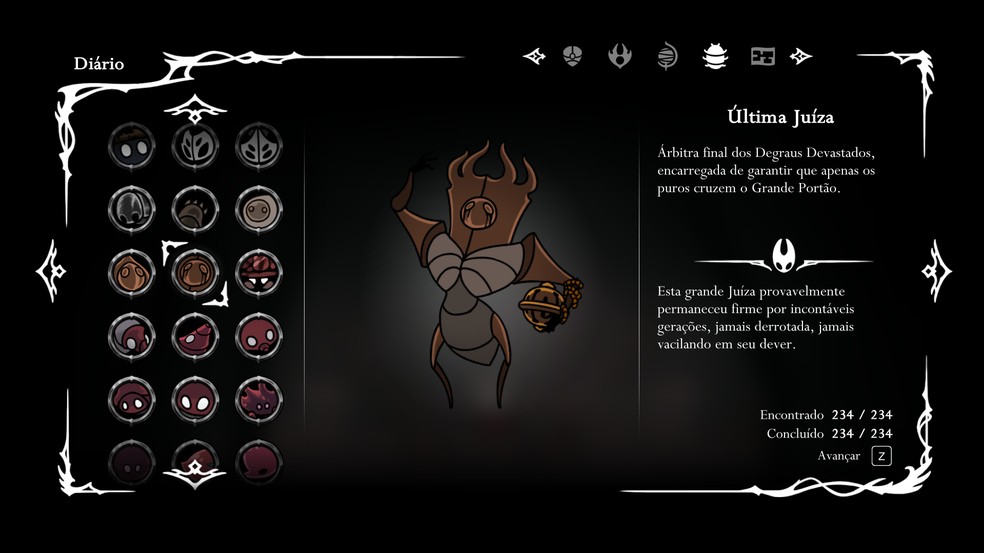Select the highlighted Última Juíza journal entry
Viewport: 984px width, 553px height.
pyautogui.click(x=195, y=270)
